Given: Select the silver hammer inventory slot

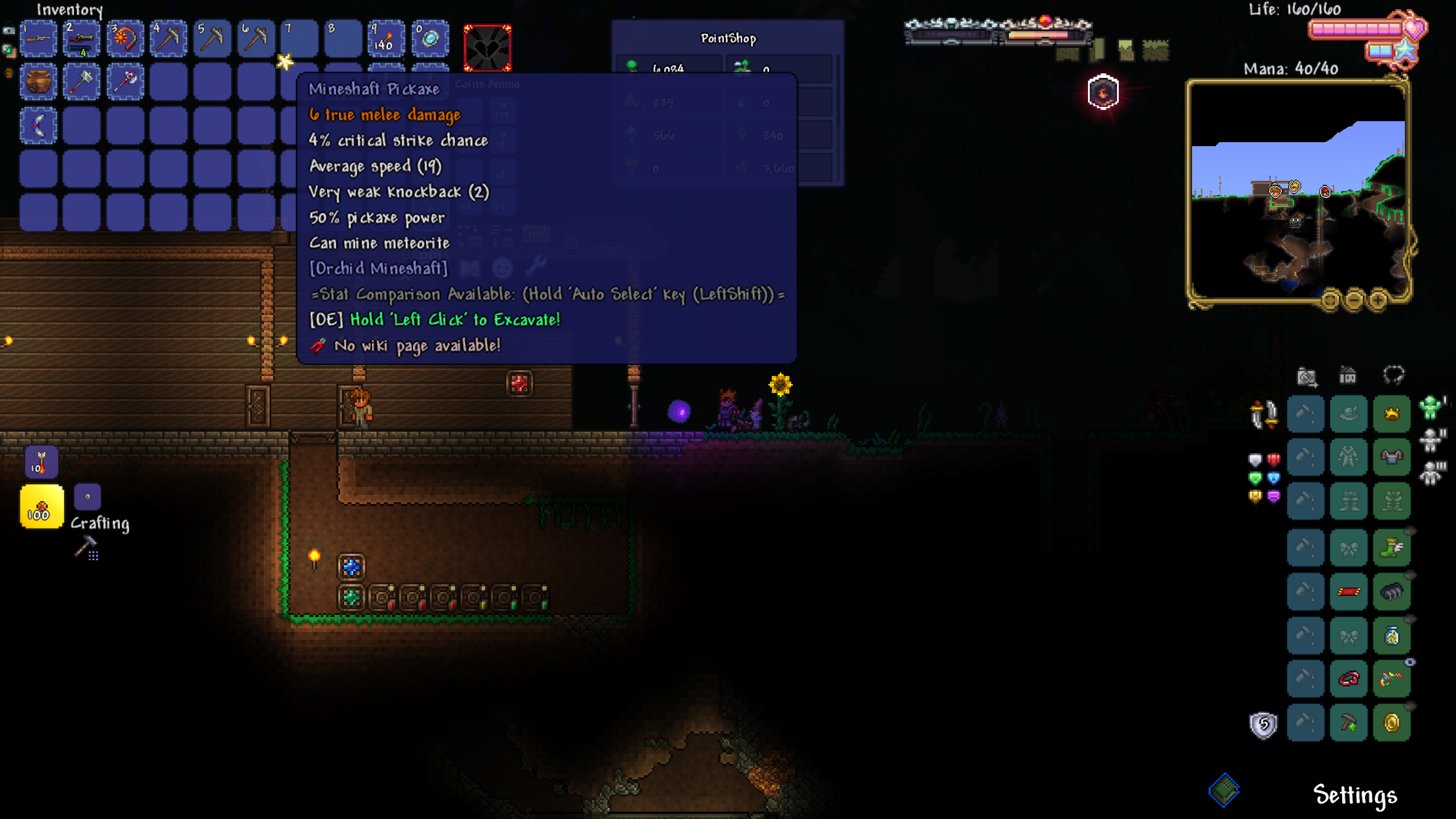Looking at the screenshot, I should point(82,82).
